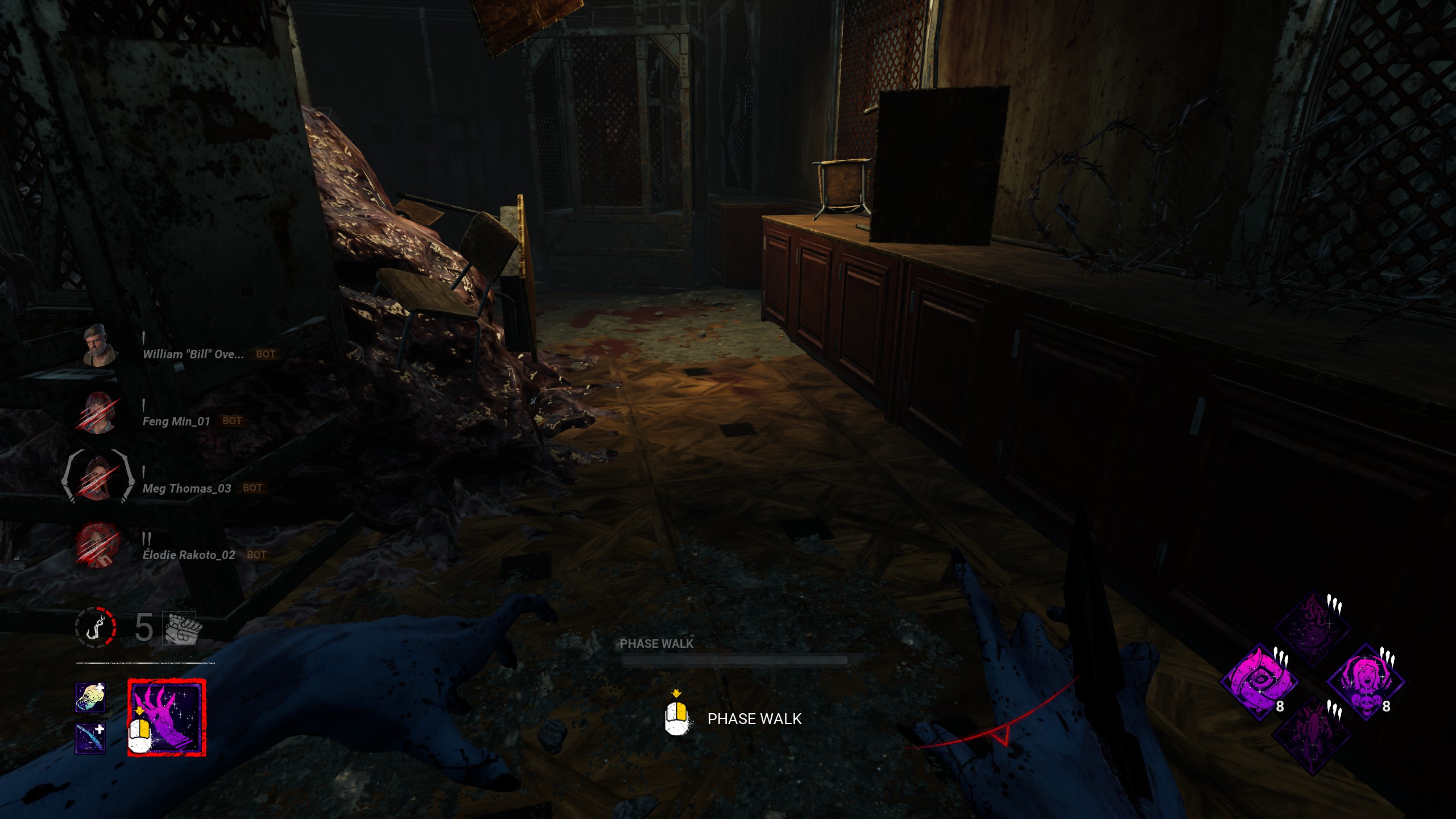Activate the Phase Walk power icon
Image resolution: width=1456 pixels, height=819 pixels.
167,718
